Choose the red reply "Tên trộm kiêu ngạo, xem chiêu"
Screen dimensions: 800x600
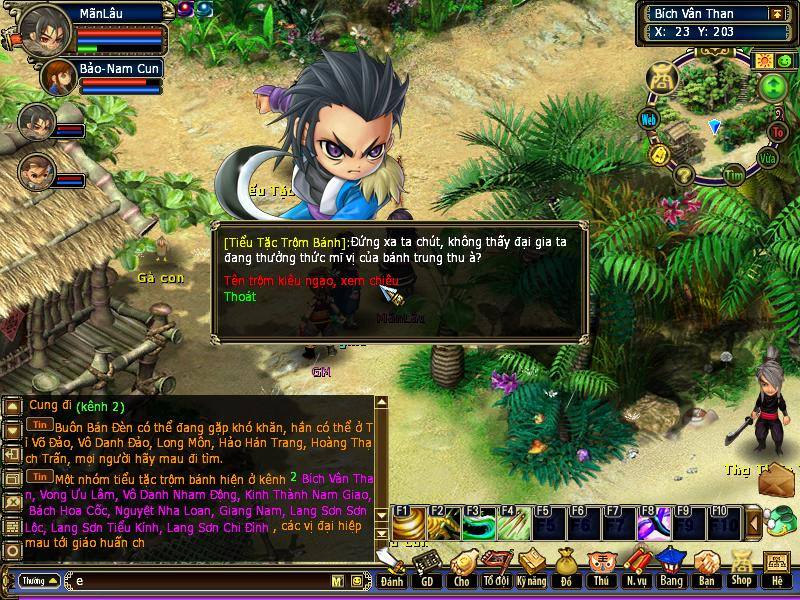point(310,280)
